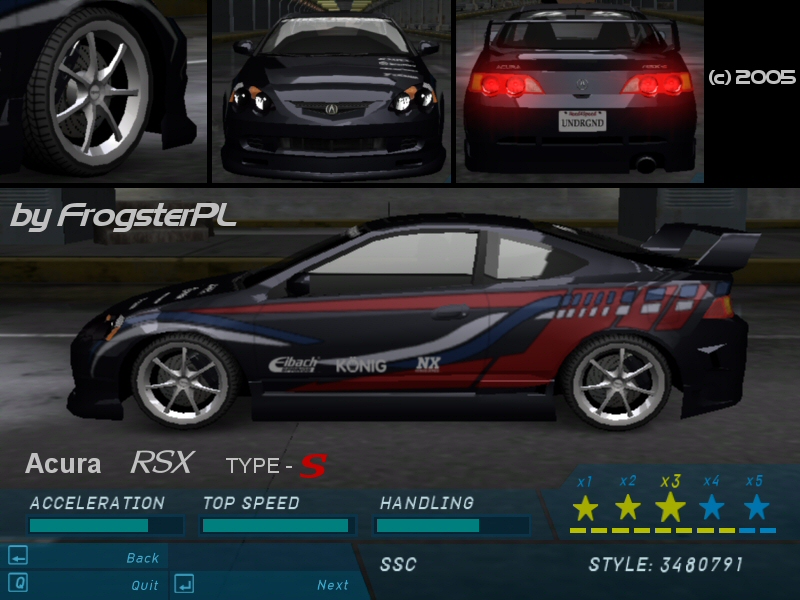Choose the Quit option

pyautogui.click(x=145, y=585)
